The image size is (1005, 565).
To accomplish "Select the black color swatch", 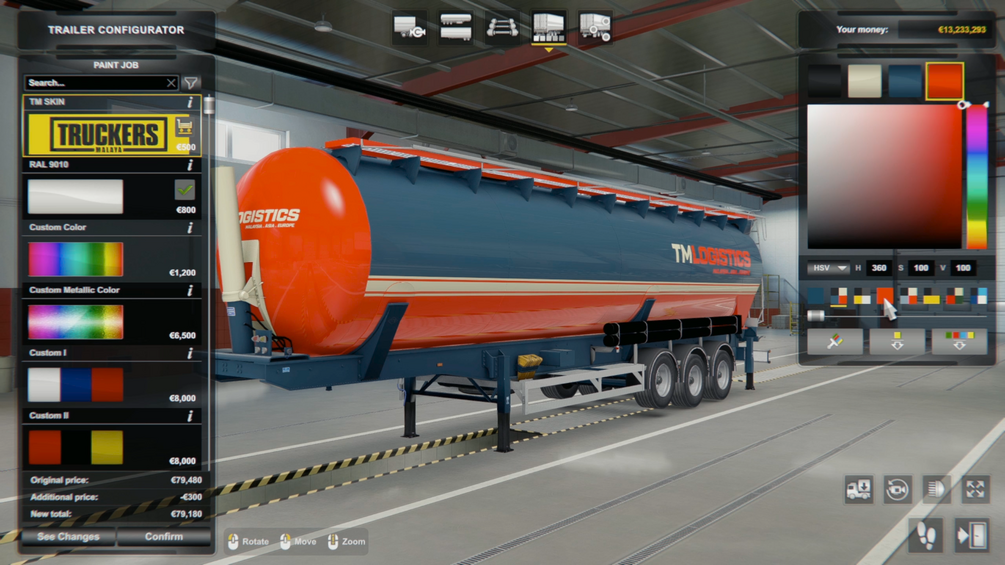I will (824, 81).
